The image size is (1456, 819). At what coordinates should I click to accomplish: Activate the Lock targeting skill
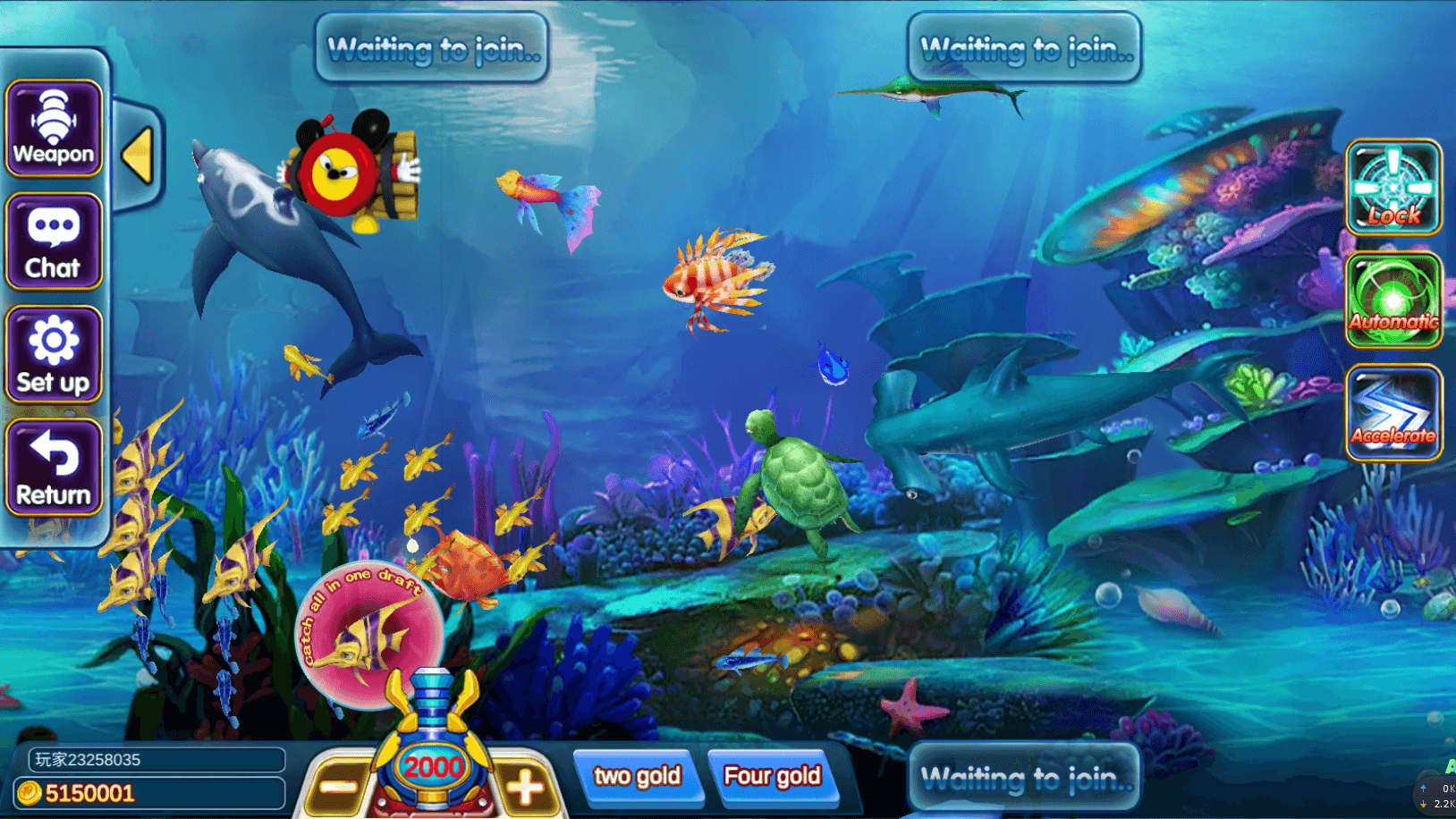1393,188
